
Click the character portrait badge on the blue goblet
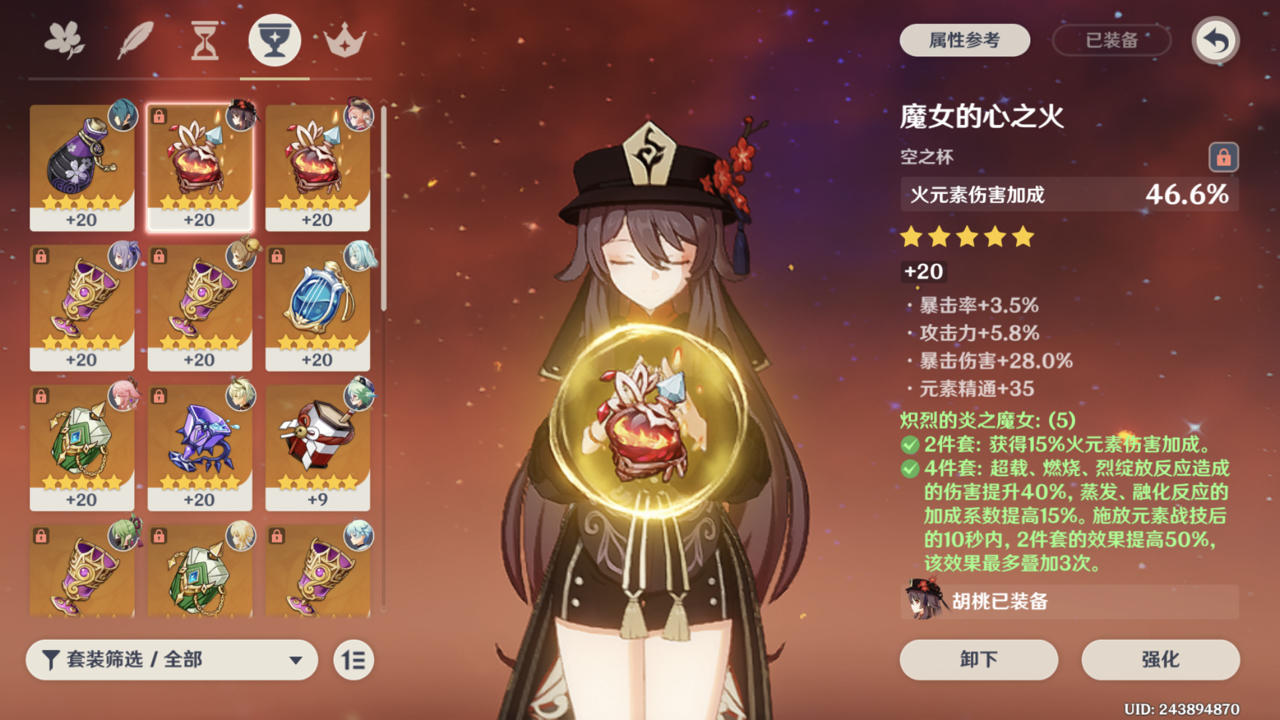tap(359, 255)
